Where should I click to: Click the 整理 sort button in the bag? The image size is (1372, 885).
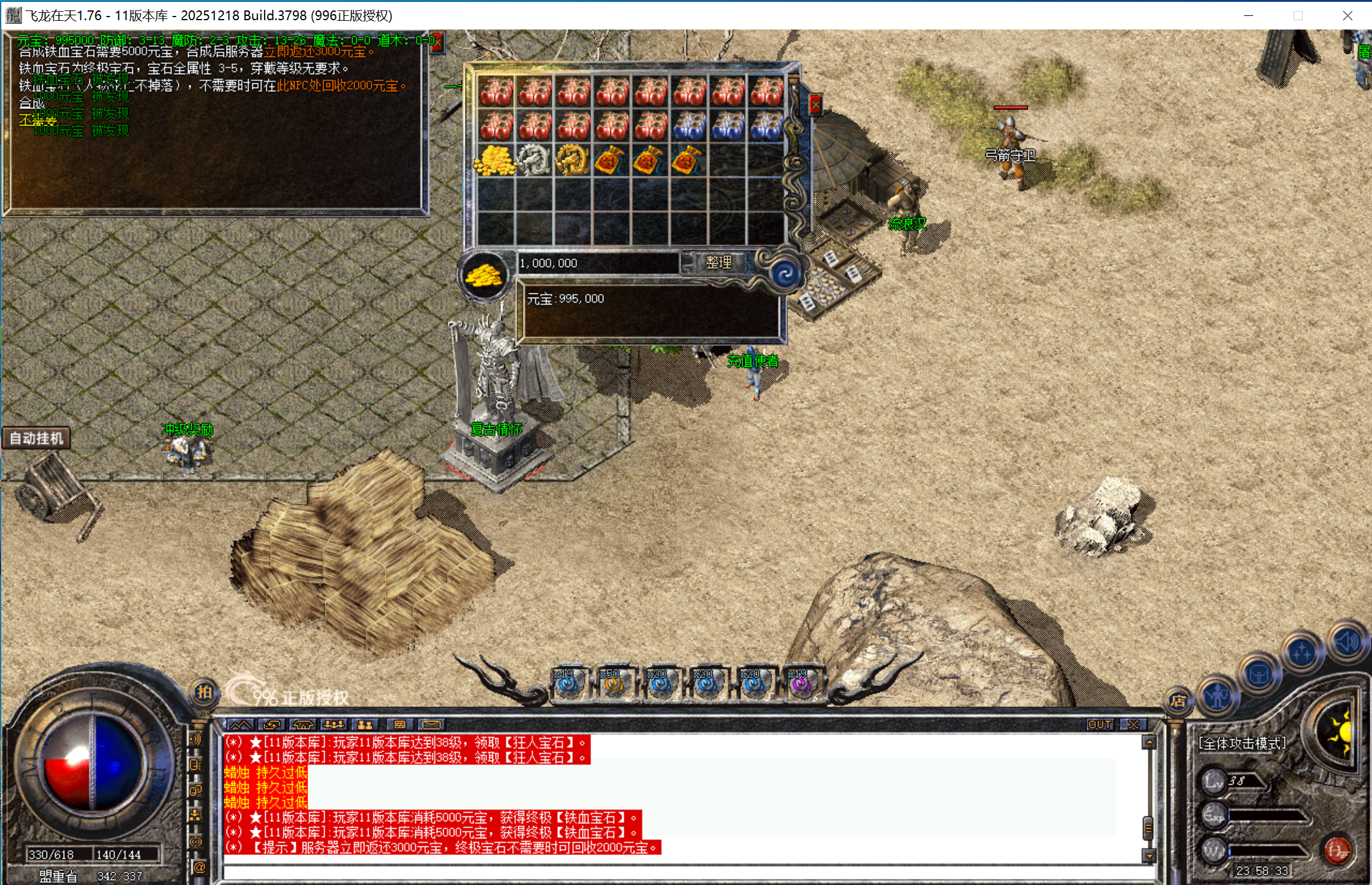pos(718,263)
